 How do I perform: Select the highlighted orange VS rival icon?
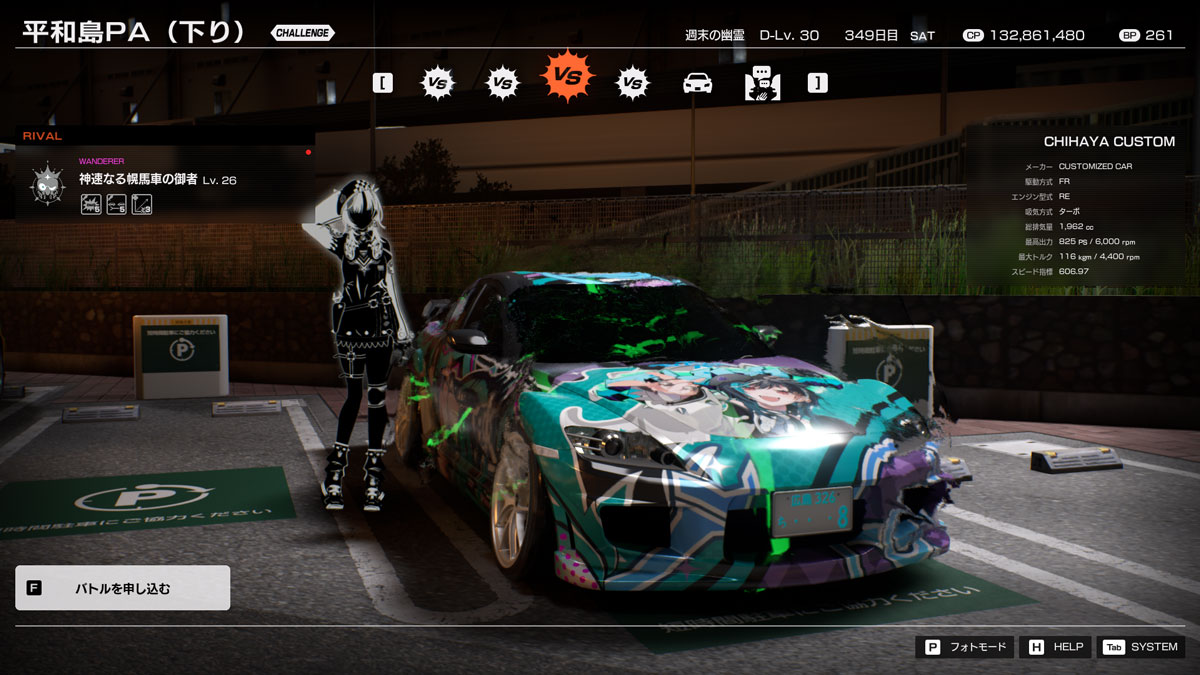(x=567, y=76)
